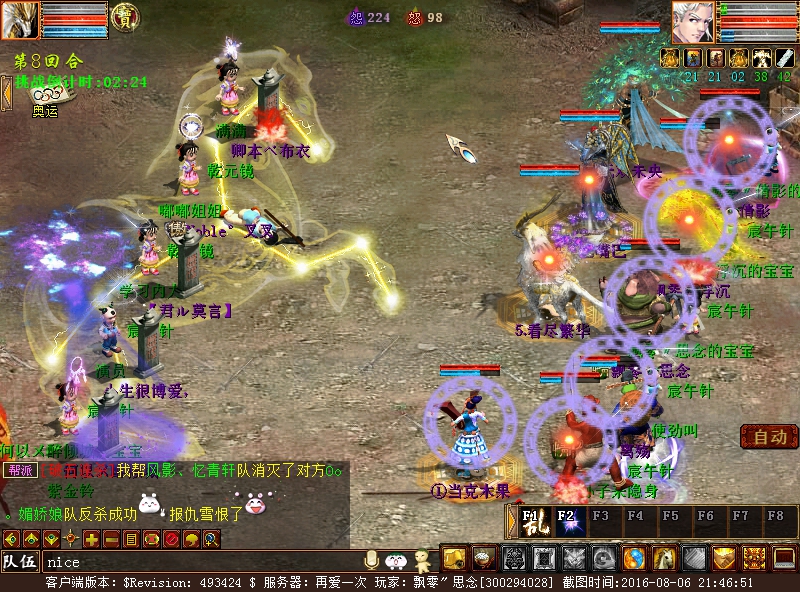Viewport: 800px width, 592px height.
Task: Focus the chat input box containing 'nice'
Action: tap(200, 562)
